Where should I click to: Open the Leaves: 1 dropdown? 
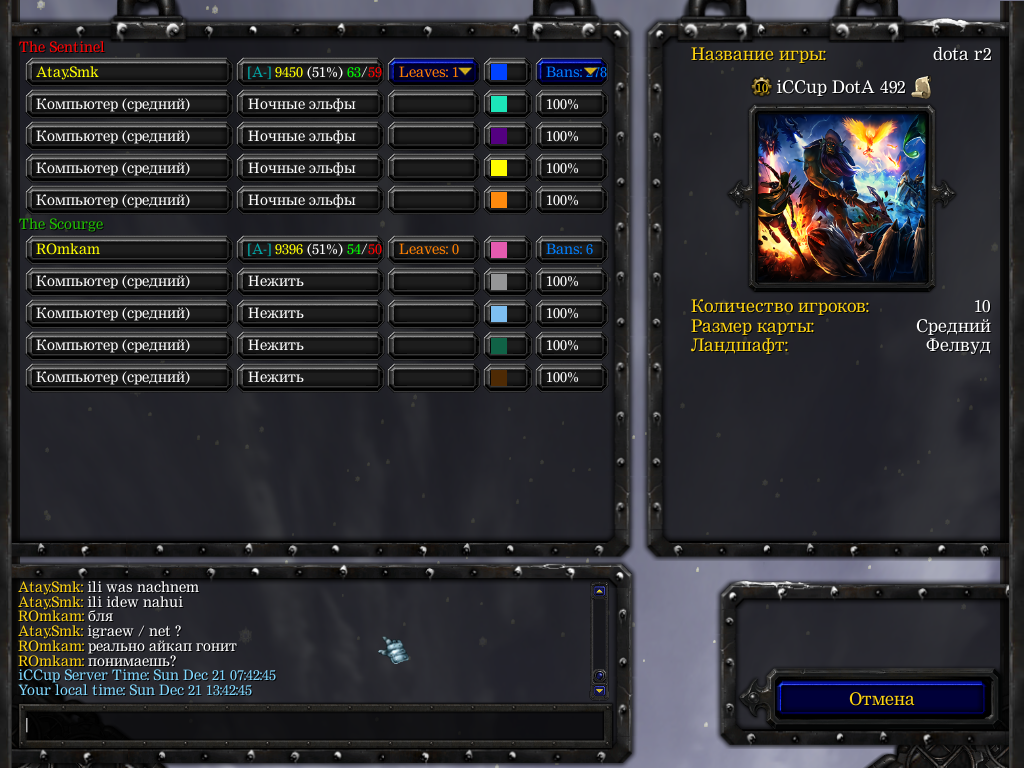tap(433, 72)
